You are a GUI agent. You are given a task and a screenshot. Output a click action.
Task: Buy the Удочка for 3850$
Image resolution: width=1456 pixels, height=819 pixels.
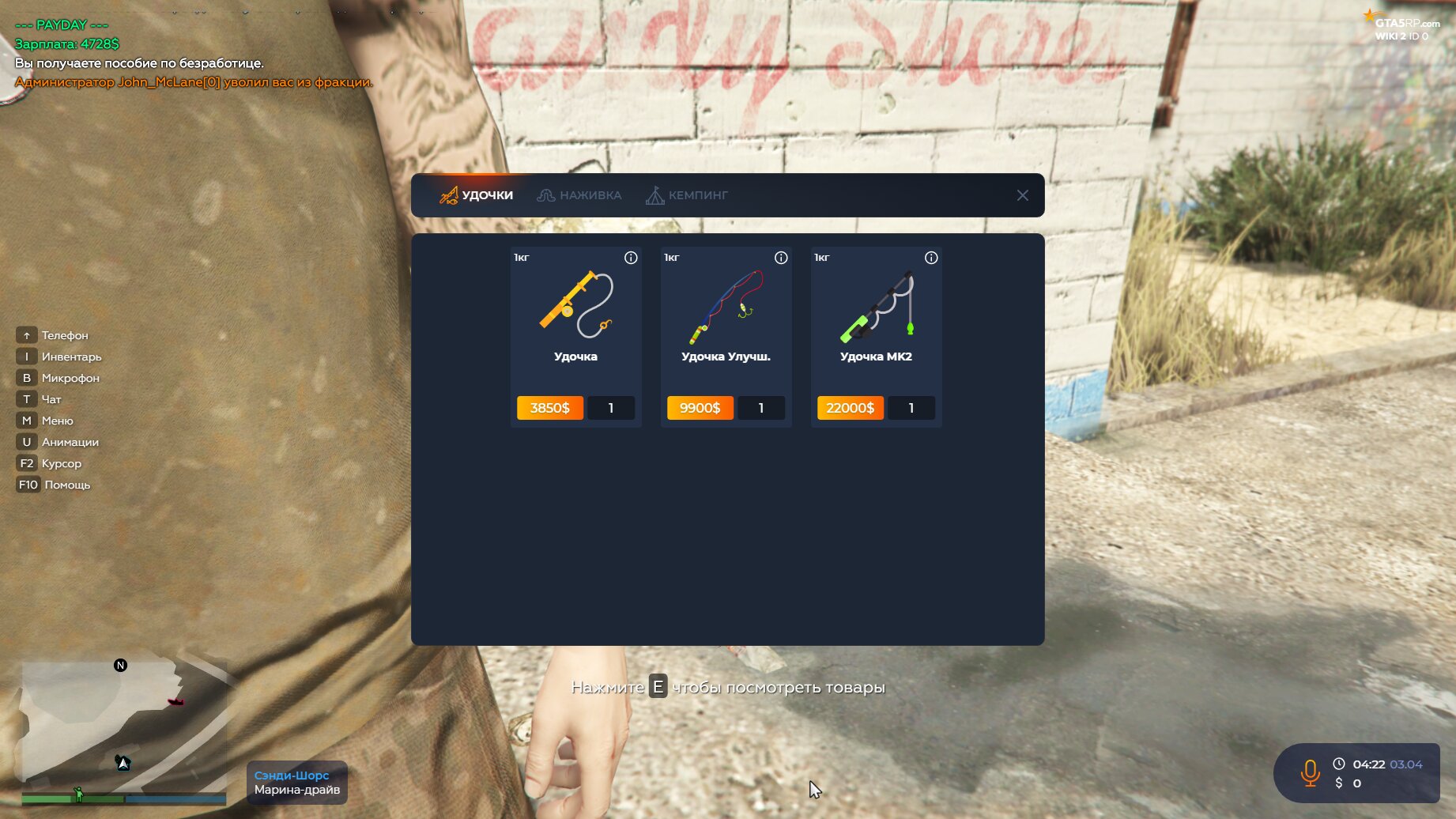pyautogui.click(x=549, y=408)
